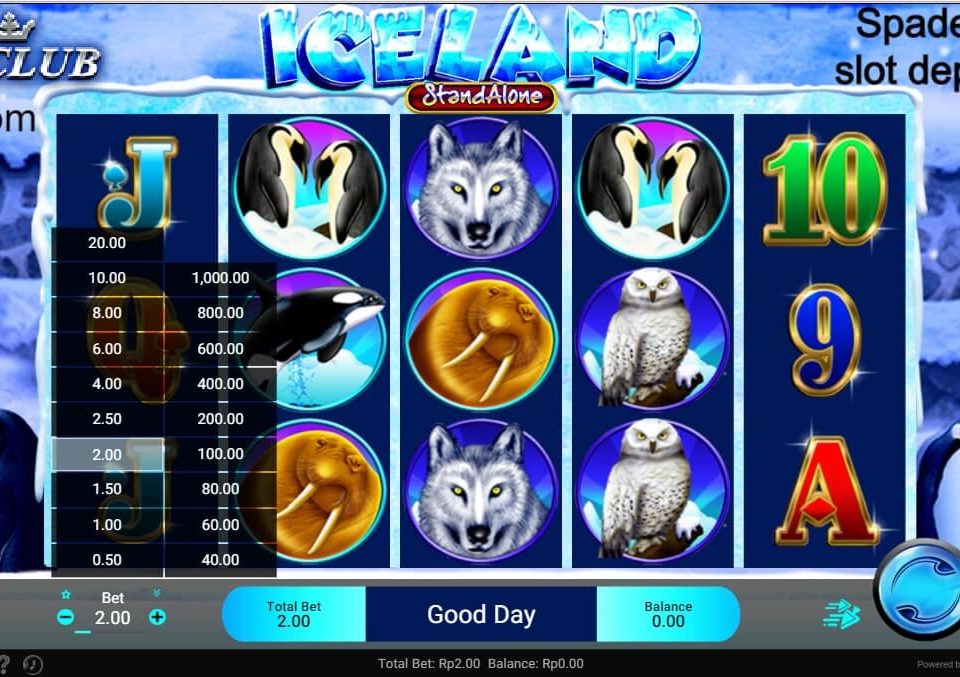Image resolution: width=960 pixels, height=677 pixels.
Task: Open the help question mark icon
Action: click(x=4, y=663)
